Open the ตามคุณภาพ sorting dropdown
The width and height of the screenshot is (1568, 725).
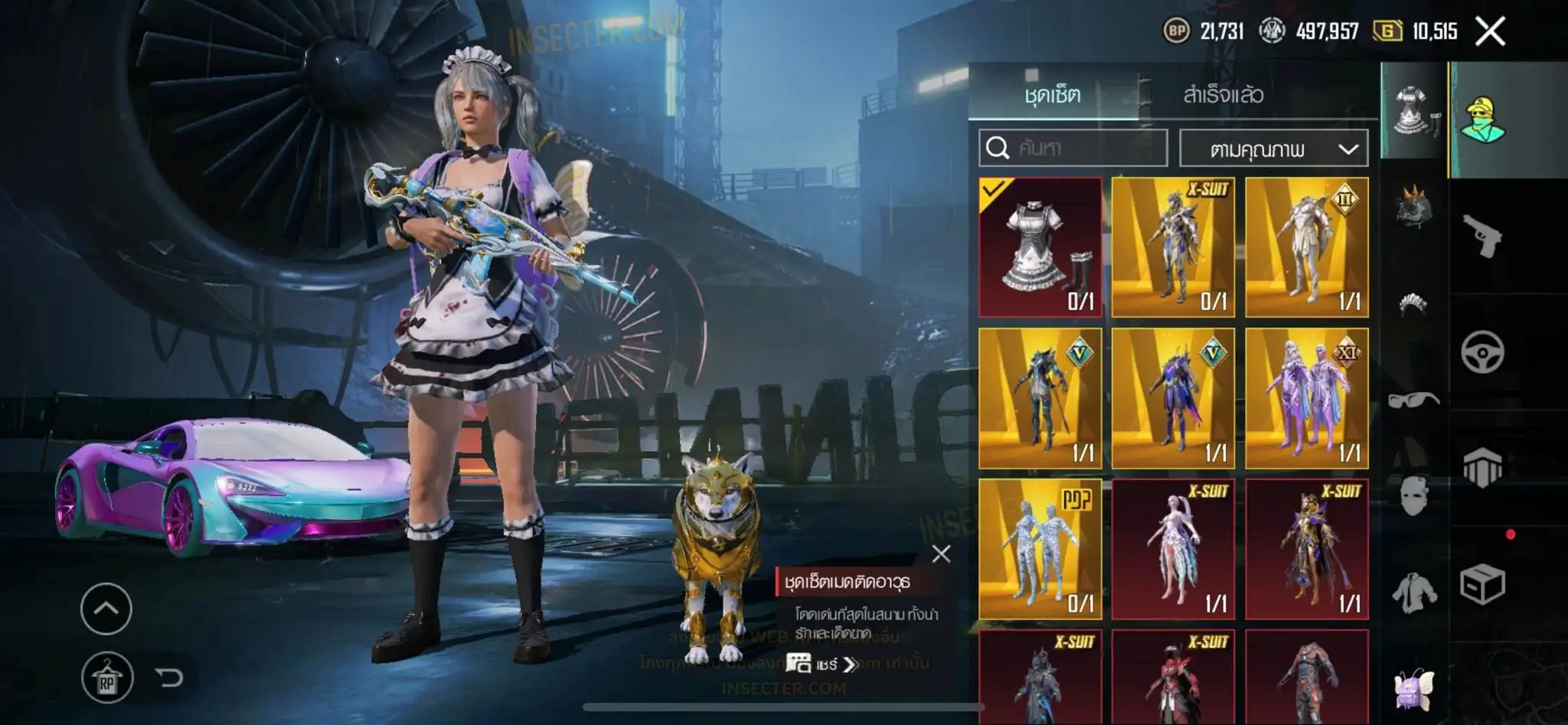pyautogui.click(x=1273, y=149)
